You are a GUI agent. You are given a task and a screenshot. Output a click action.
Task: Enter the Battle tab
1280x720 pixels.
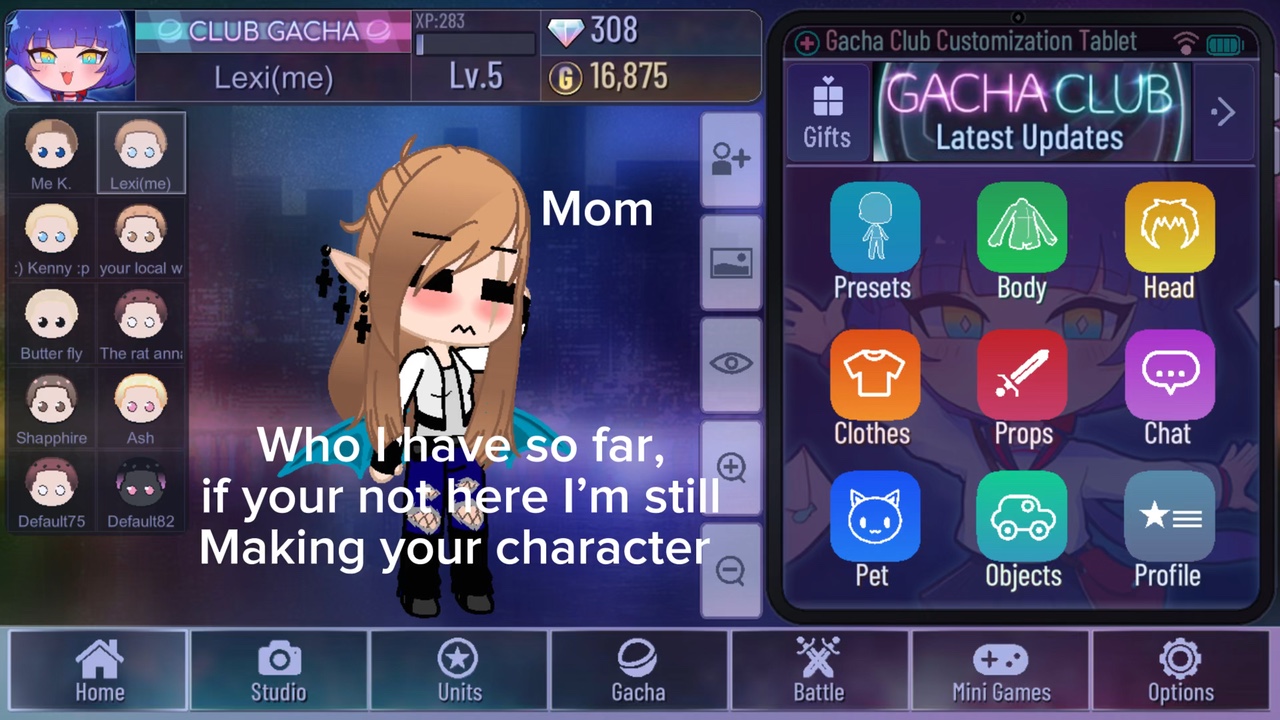point(819,671)
